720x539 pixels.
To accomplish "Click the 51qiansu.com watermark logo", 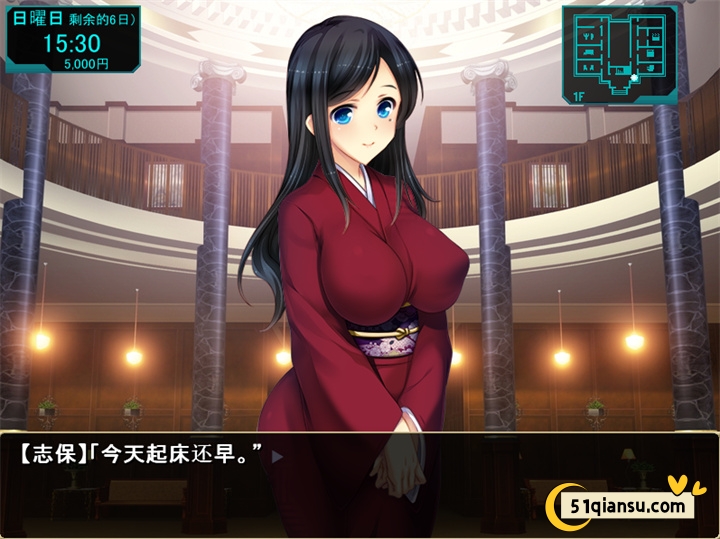I will point(624,504).
